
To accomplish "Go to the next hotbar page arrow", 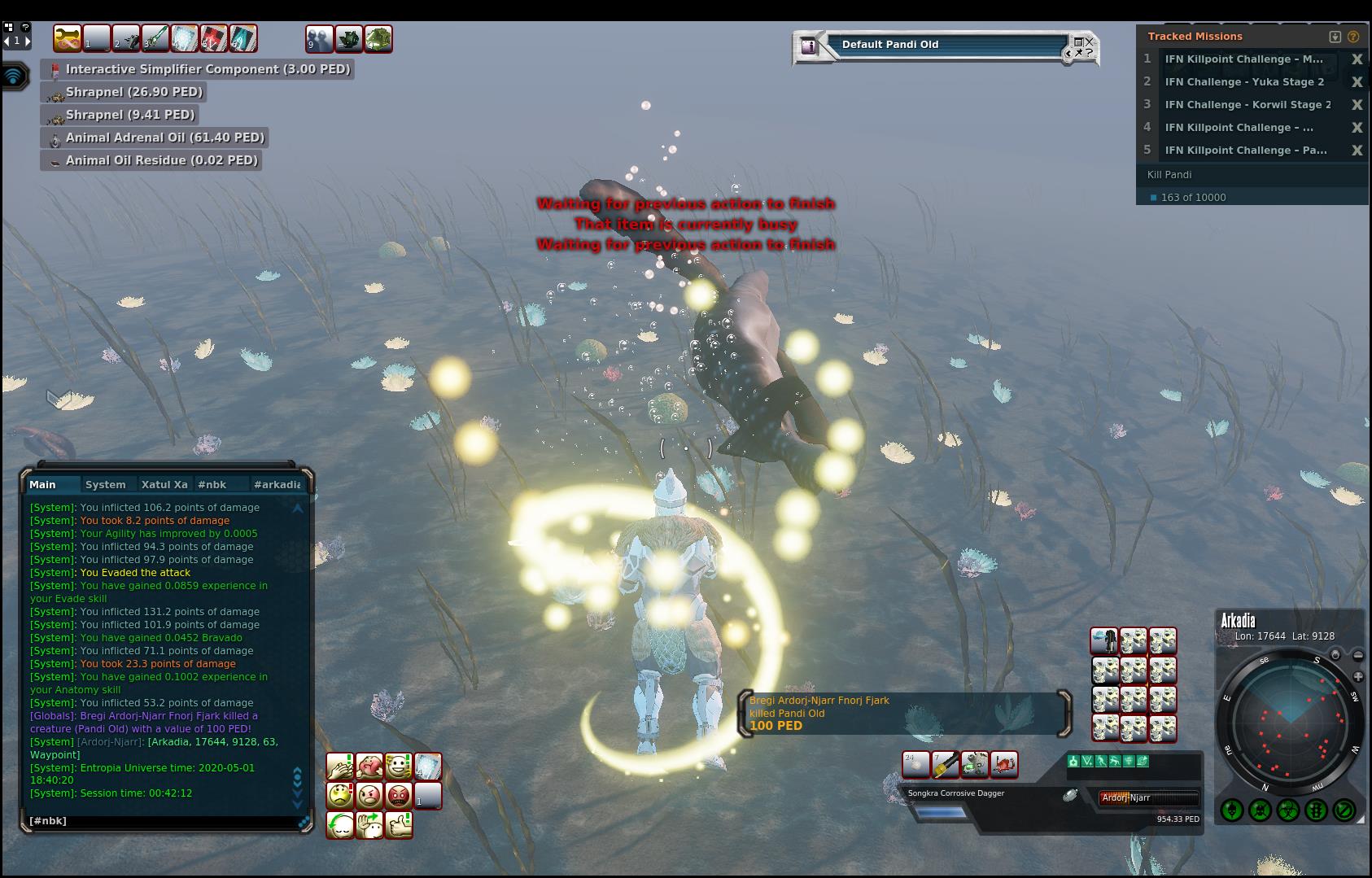I will click(x=27, y=40).
